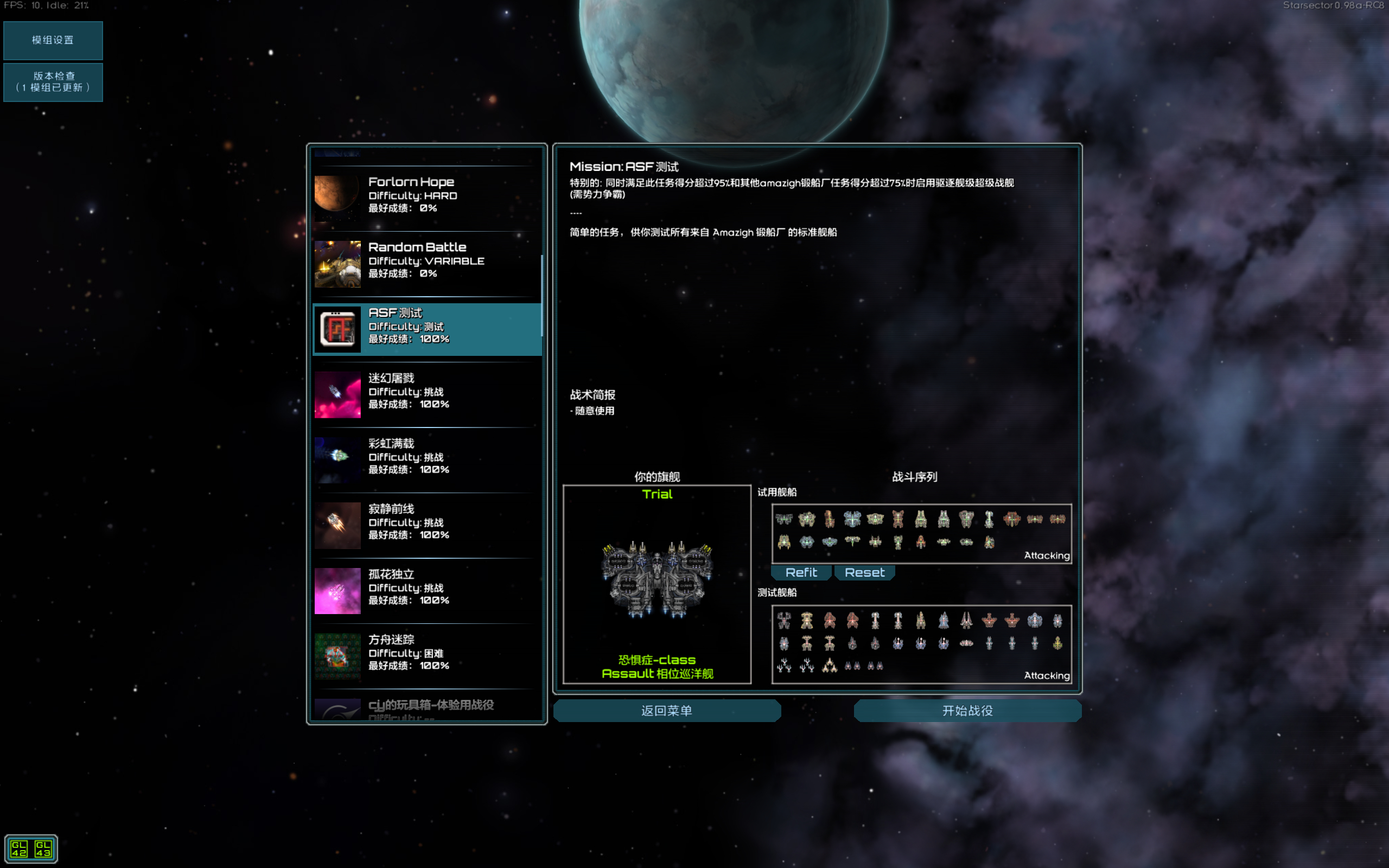Pick the cj的玩具箱 campaign entry
1389x868 pixels.
(x=426, y=709)
